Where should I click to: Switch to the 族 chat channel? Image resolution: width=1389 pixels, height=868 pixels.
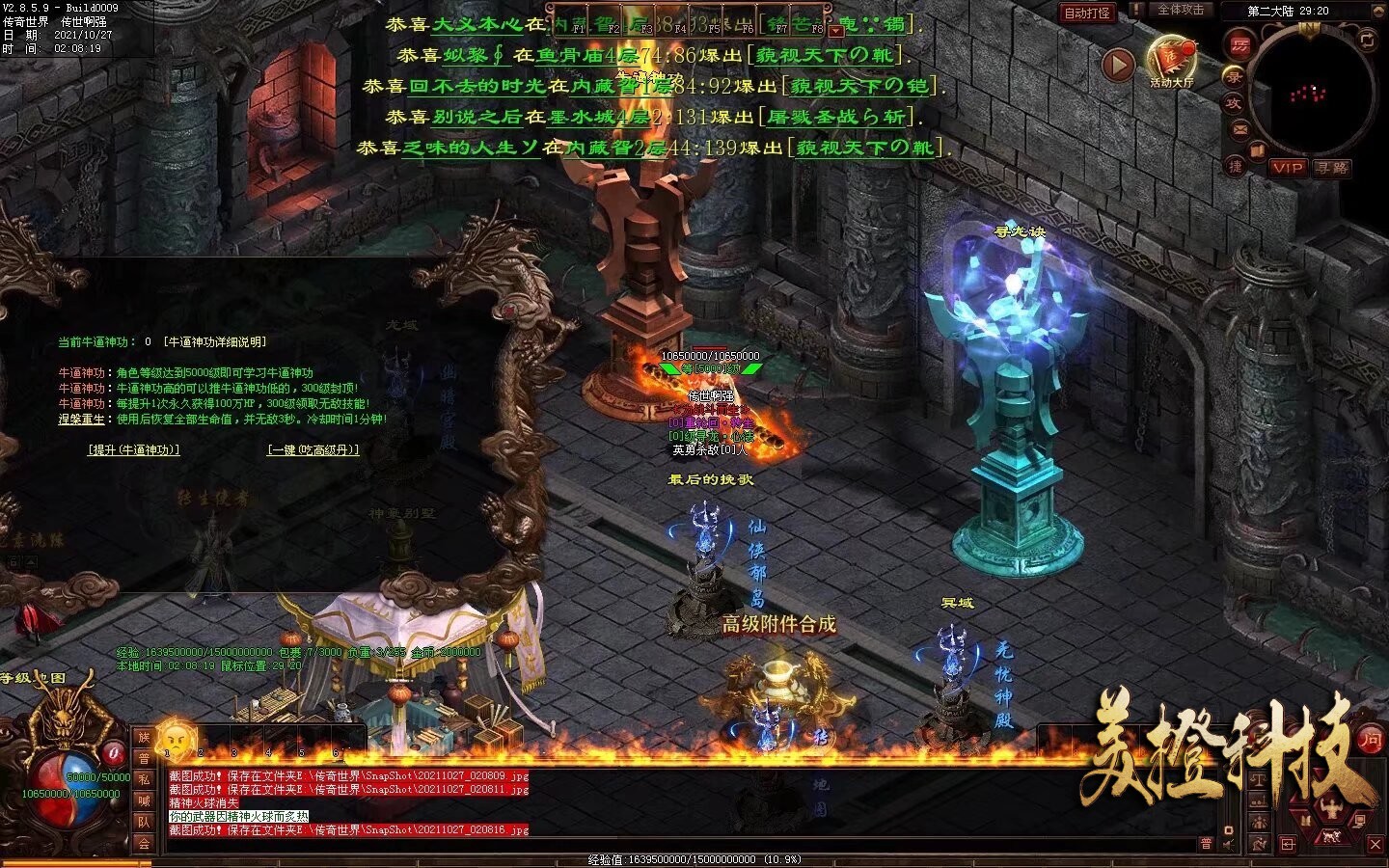pyautogui.click(x=144, y=739)
